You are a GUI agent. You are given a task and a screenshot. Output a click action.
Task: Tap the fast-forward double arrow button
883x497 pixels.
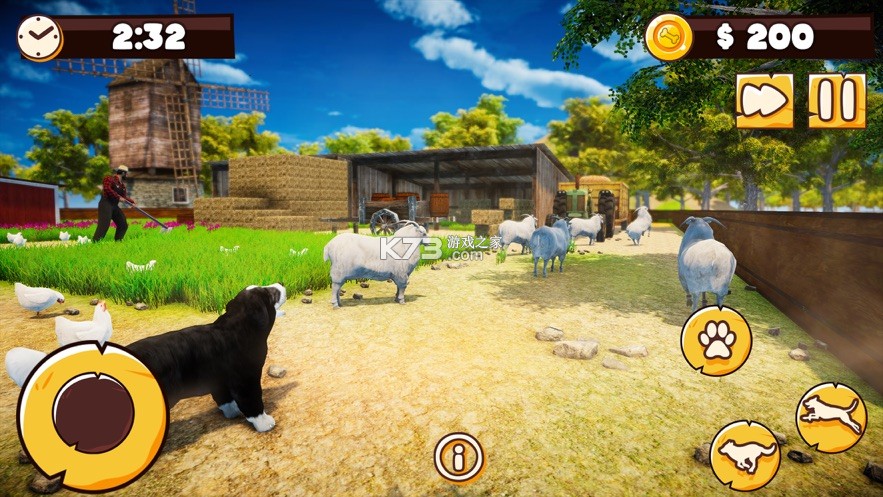click(x=765, y=101)
